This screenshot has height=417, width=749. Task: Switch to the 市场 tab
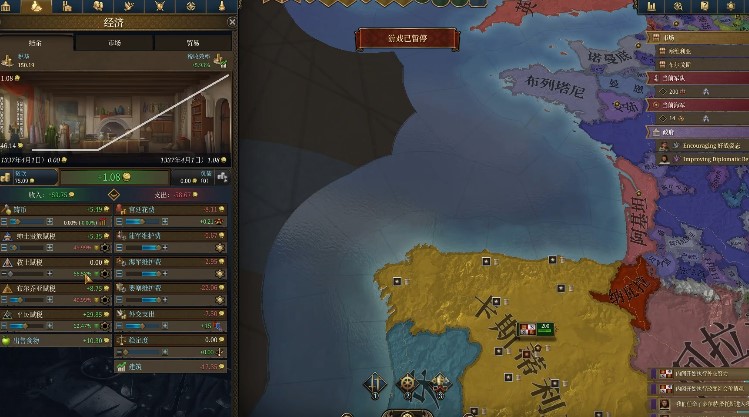[x=115, y=43]
